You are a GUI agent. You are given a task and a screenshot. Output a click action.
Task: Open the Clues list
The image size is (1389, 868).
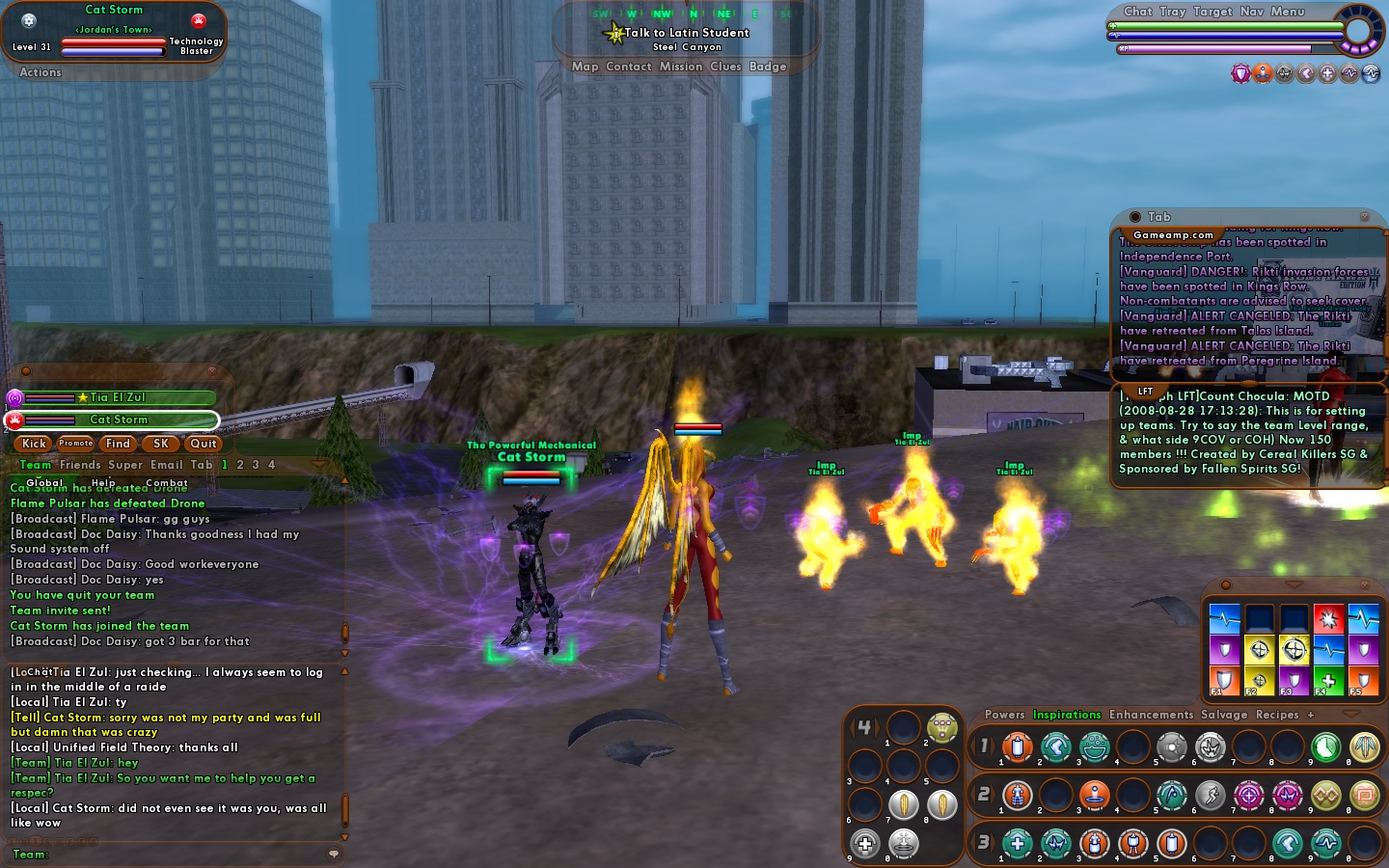pyautogui.click(x=725, y=67)
